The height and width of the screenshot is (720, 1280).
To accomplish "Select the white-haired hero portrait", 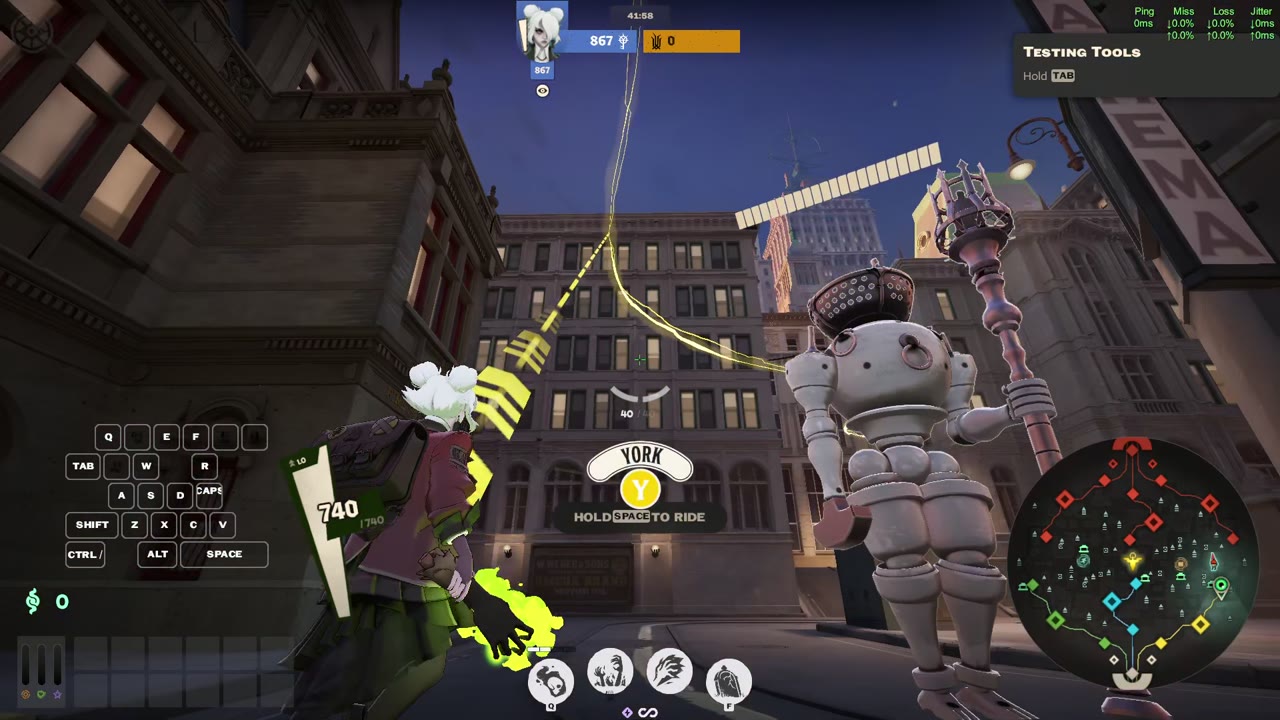I will coord(542,32).
